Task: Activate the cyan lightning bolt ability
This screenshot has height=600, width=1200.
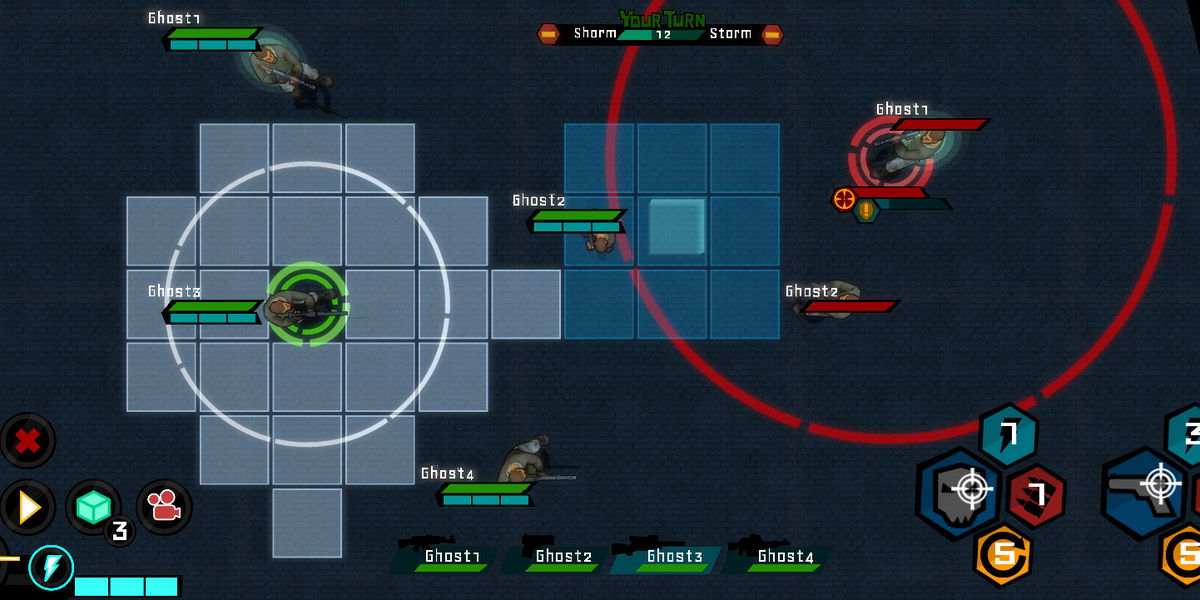Action: coord(50,568)
